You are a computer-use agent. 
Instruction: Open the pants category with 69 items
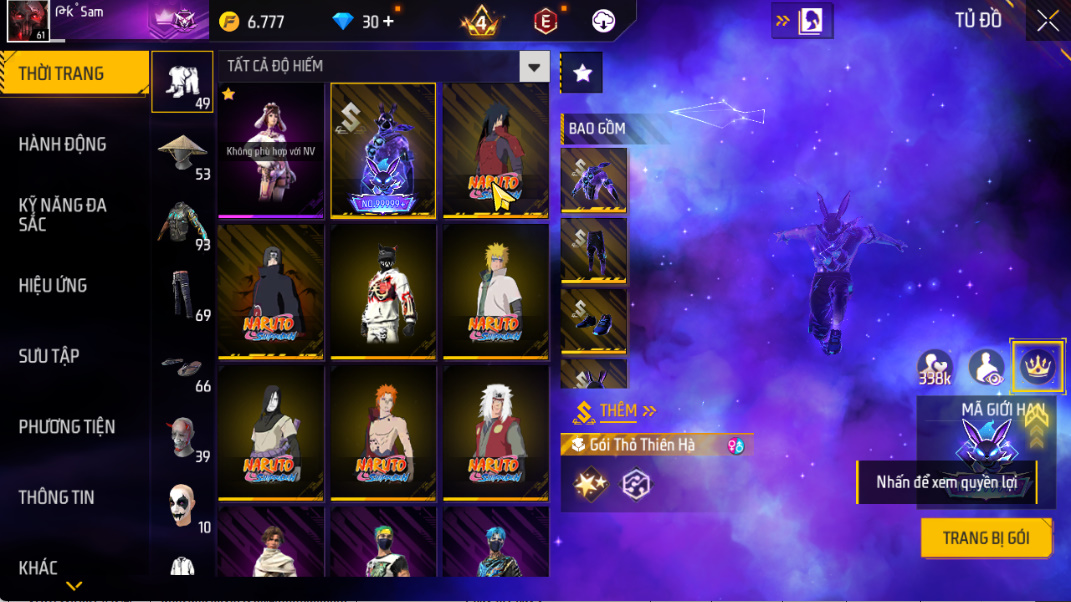point(182,294)
